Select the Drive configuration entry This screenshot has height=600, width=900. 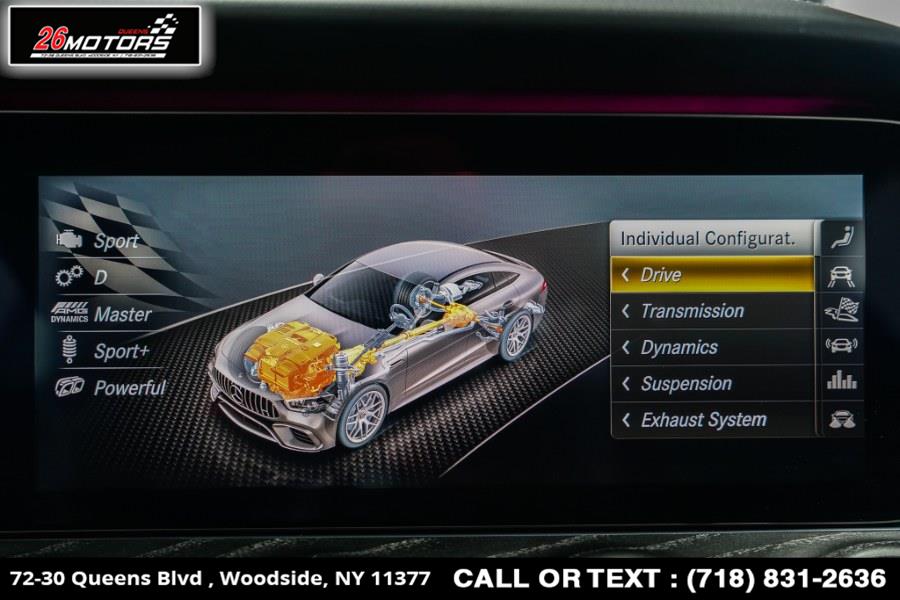pos(712,274)
